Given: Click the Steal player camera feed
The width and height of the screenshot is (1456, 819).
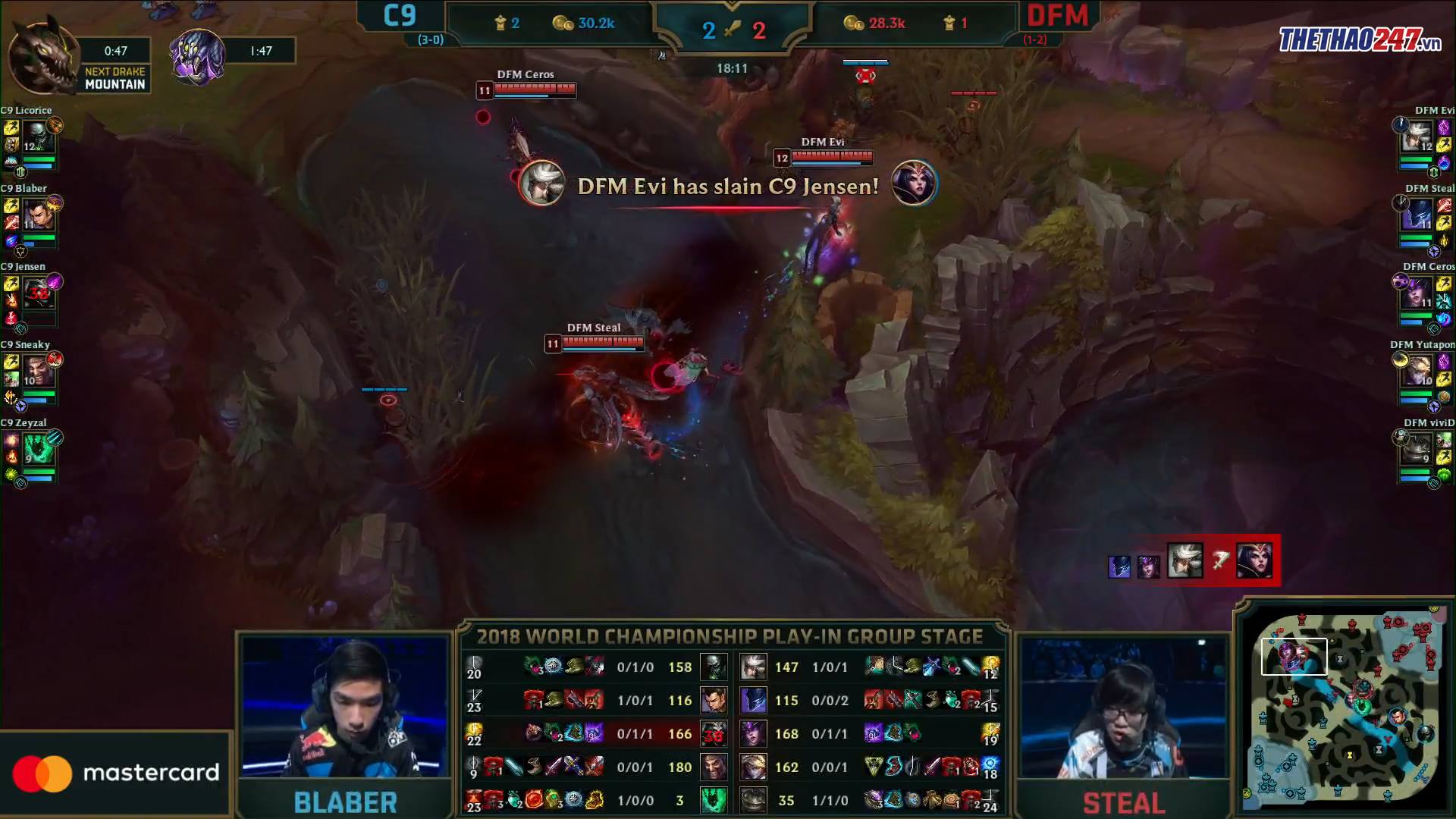Looking at the screenshot, I should [x=1124, y=708].
